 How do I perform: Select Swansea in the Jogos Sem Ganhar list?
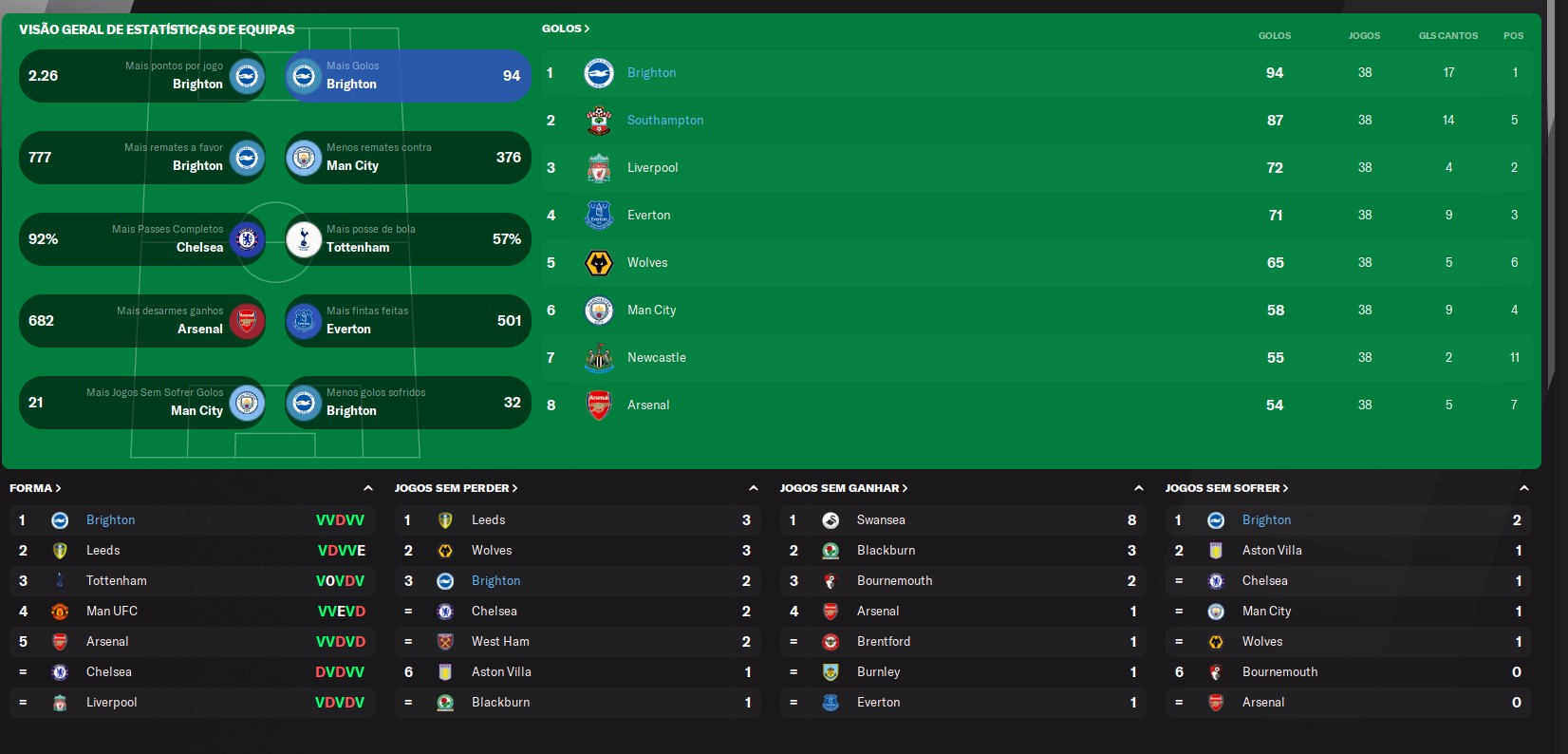point(880,520)
